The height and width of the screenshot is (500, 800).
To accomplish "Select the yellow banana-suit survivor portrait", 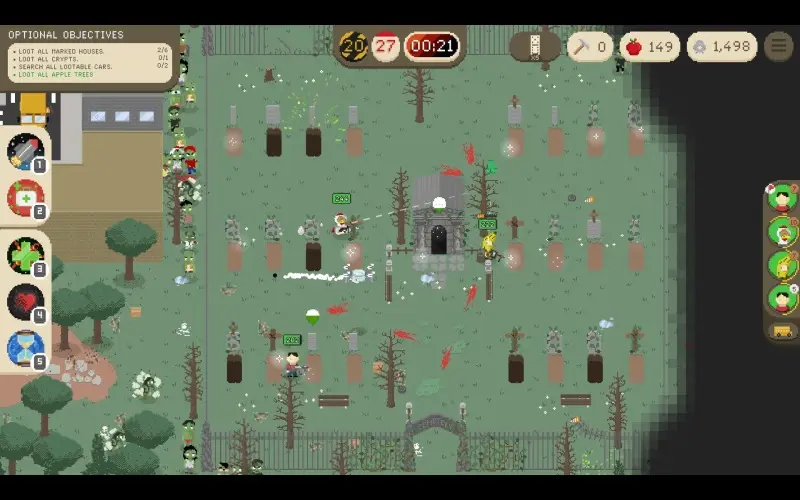I will coord(782,265).
